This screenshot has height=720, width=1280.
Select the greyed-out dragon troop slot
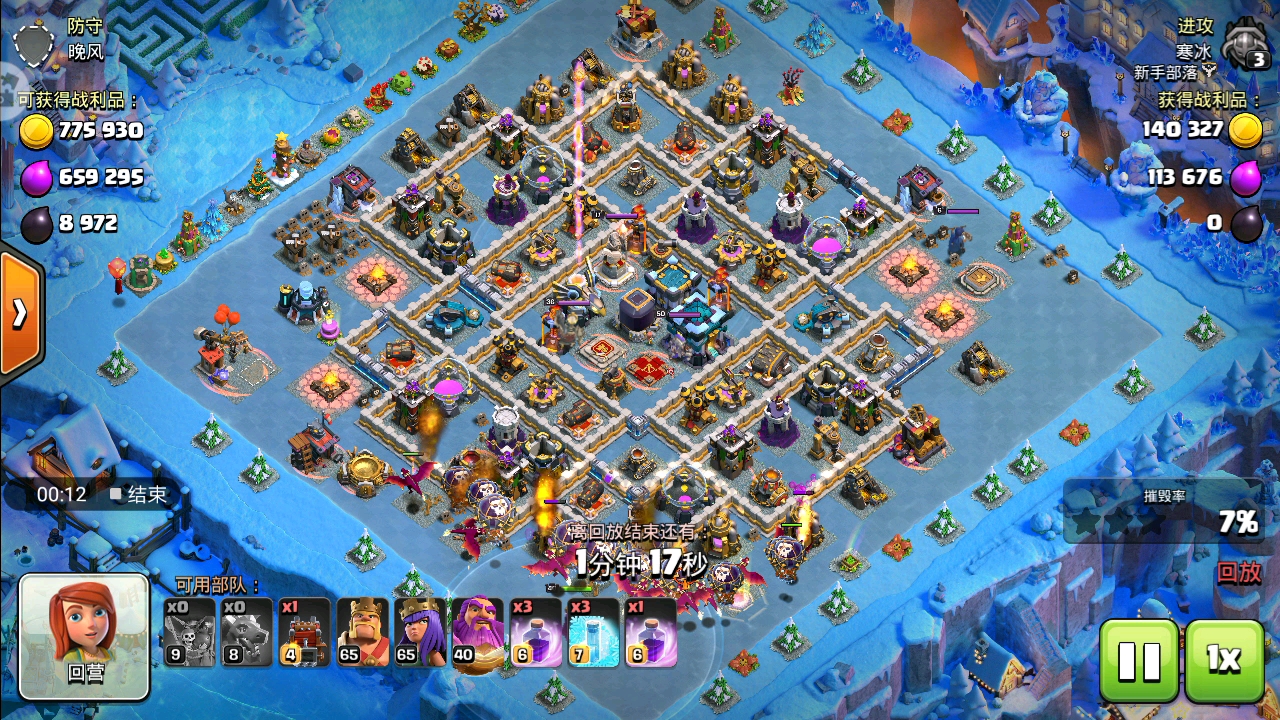246,633
